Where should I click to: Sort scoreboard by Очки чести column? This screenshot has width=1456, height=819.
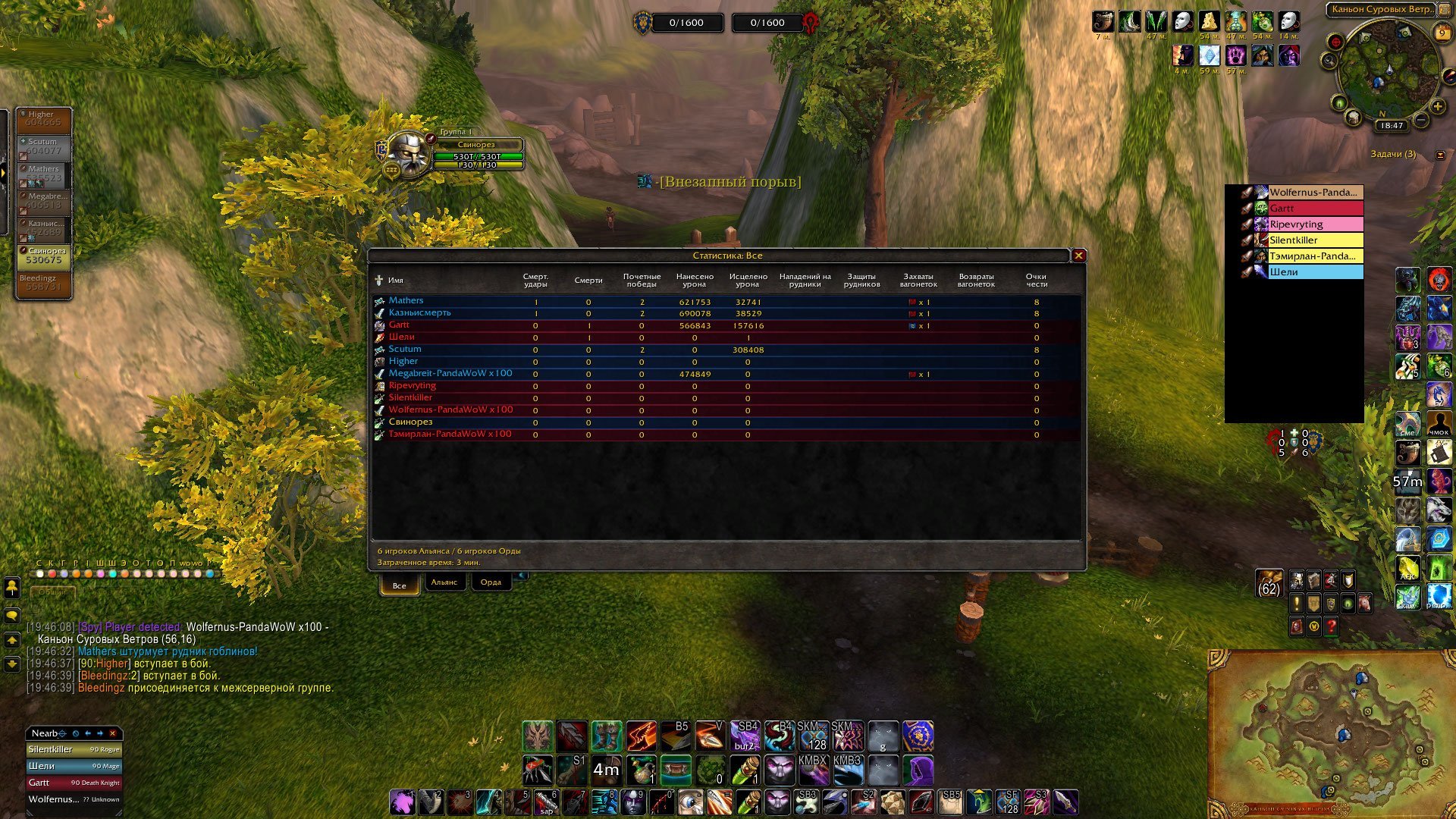(x=1036, y=281)
